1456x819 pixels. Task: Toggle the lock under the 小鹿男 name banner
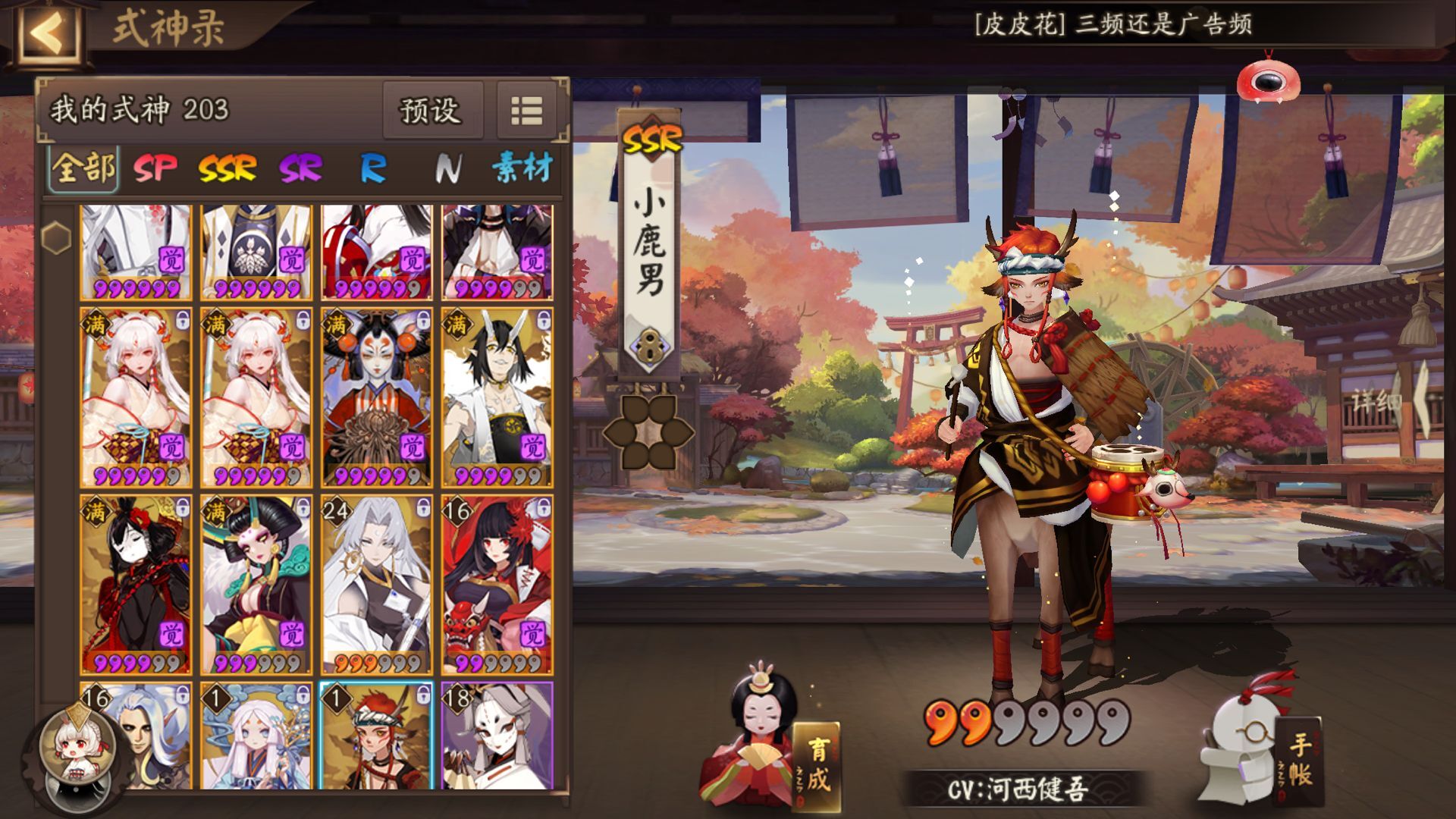pos(648,345)
